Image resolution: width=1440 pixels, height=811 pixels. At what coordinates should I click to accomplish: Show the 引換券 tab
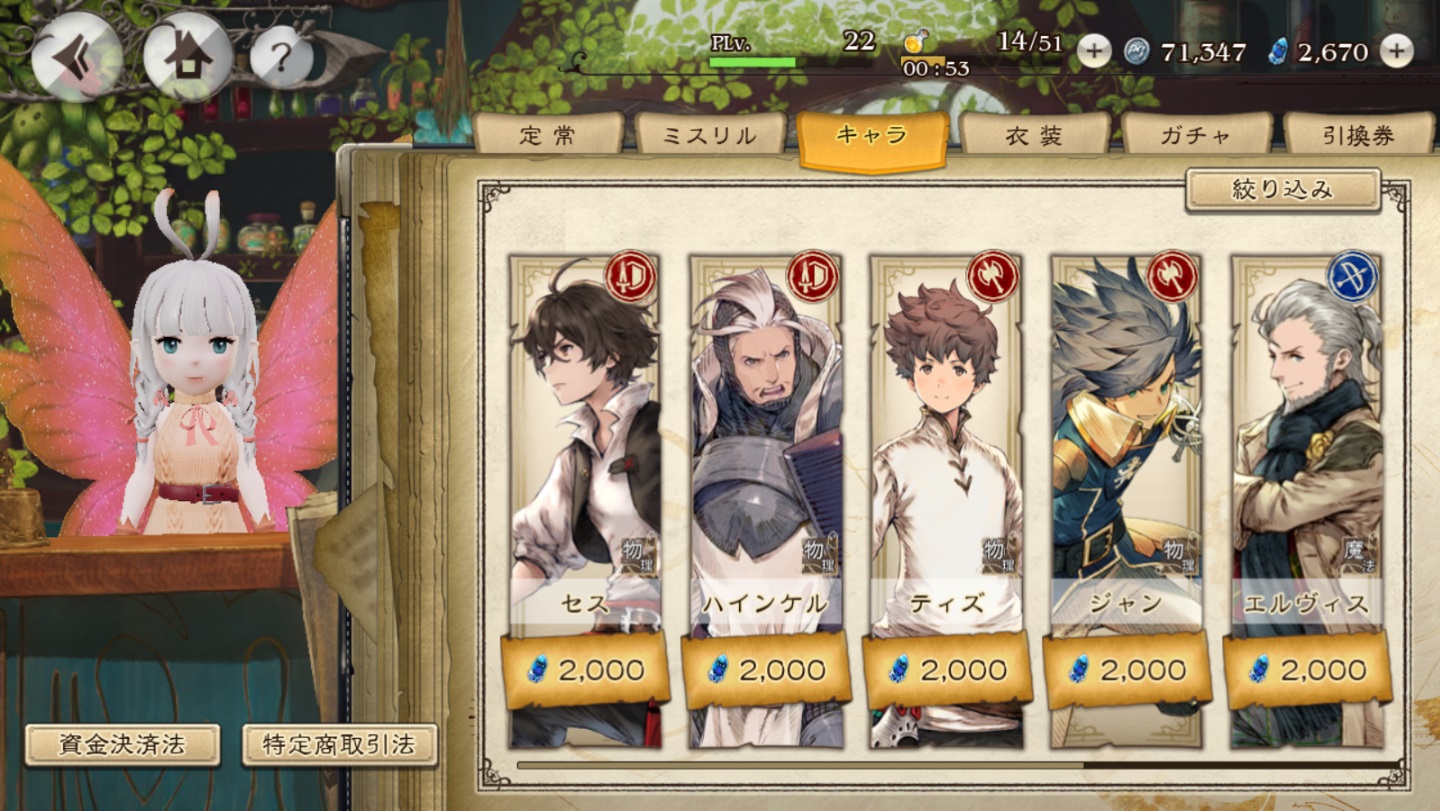[1358, 135]
